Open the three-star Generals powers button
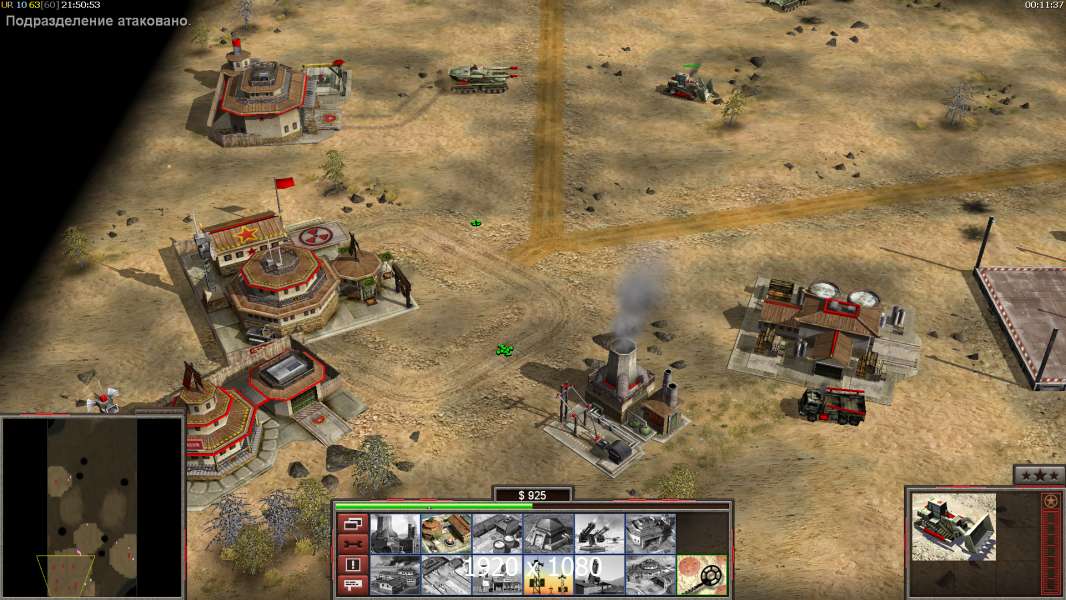 tap(1038, 475)
